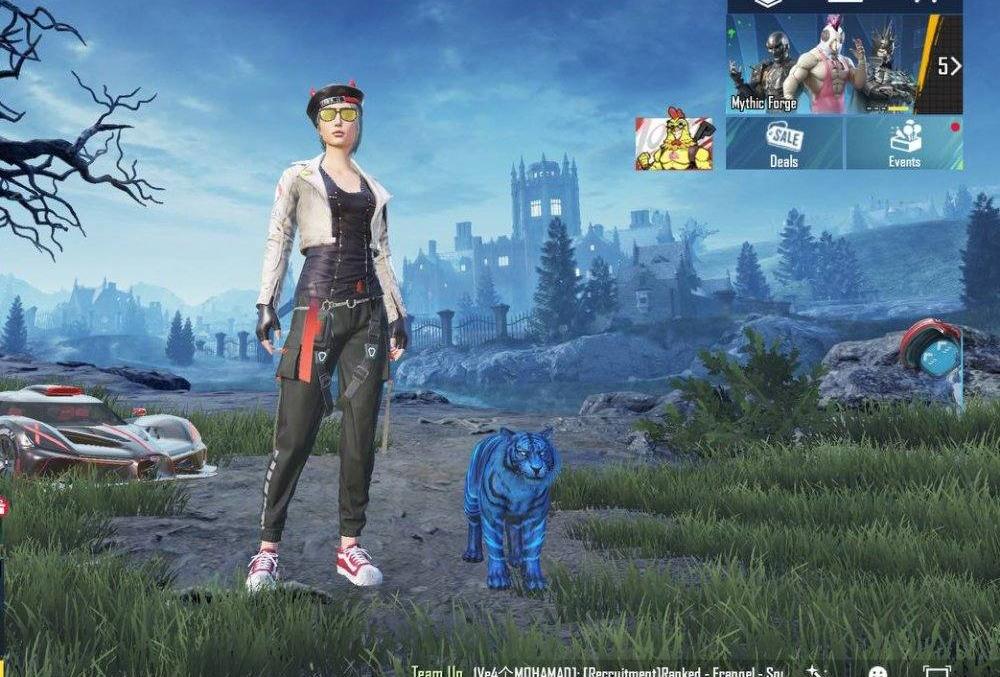Open the Mythic Forge banner
The width and height of the screenshot is (1000, 677).
click(820, 65)
